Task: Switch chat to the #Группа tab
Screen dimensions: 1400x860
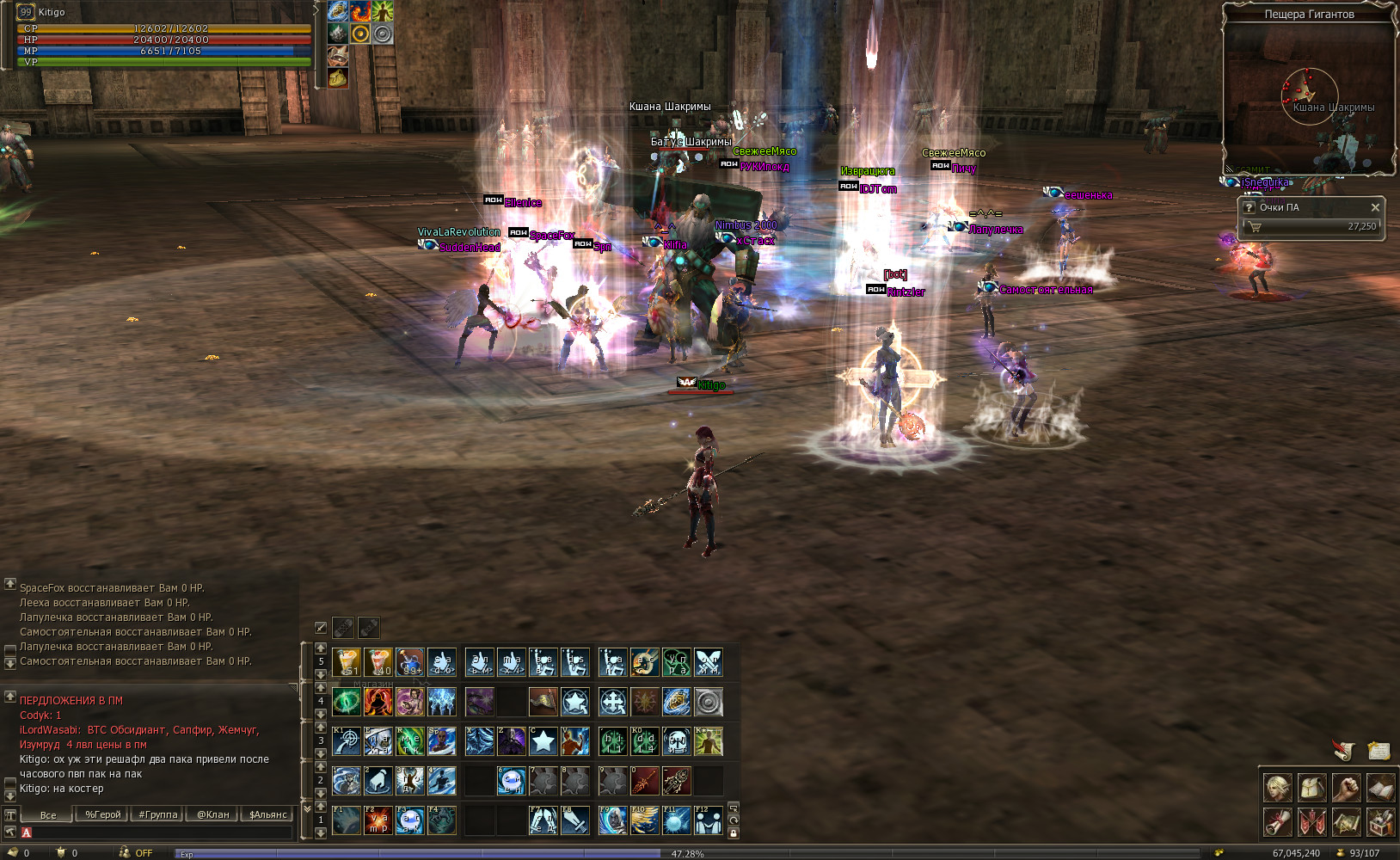Action: click(157, 814)
